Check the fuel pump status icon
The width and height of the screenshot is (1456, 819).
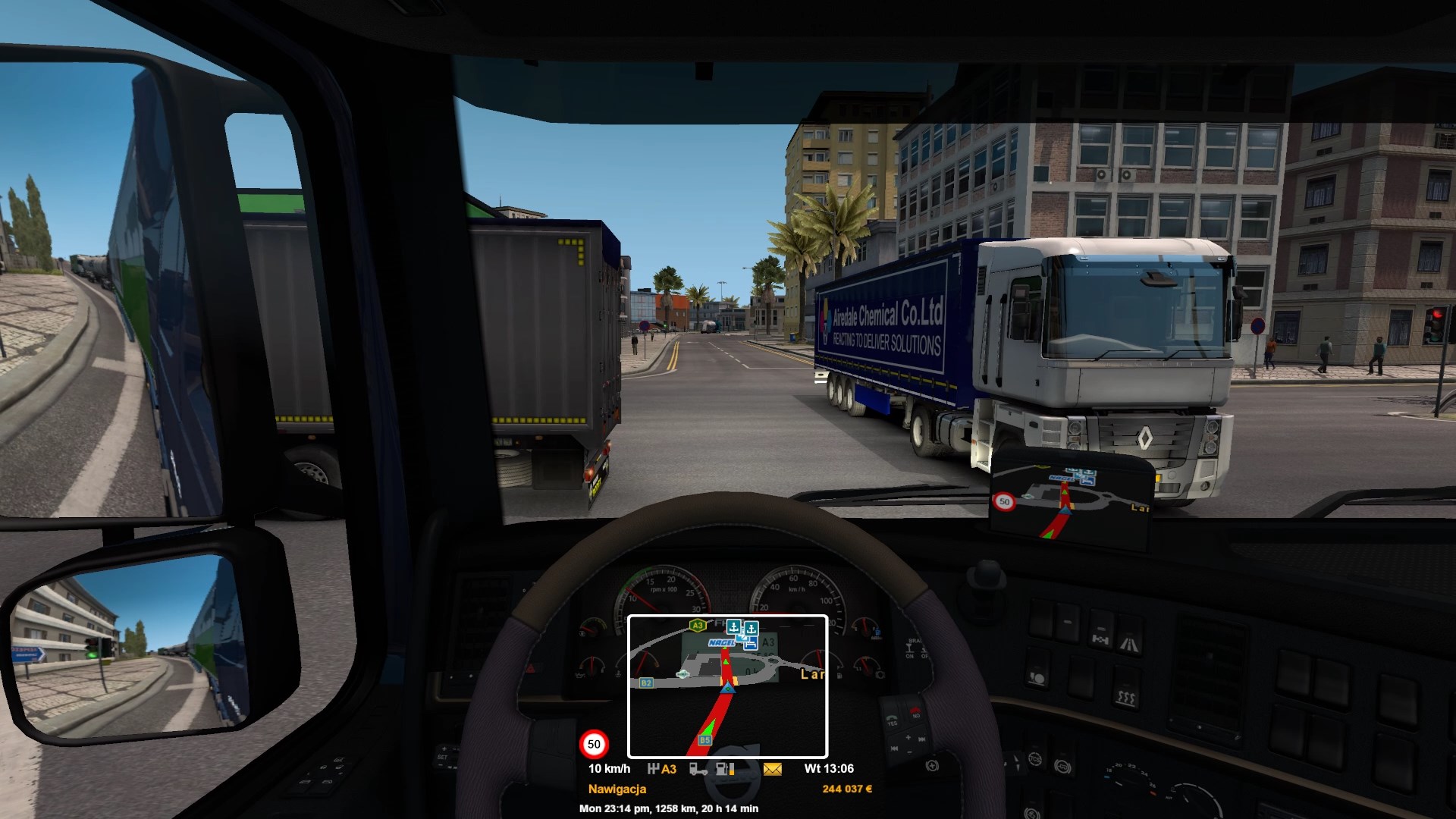[725, 769]
